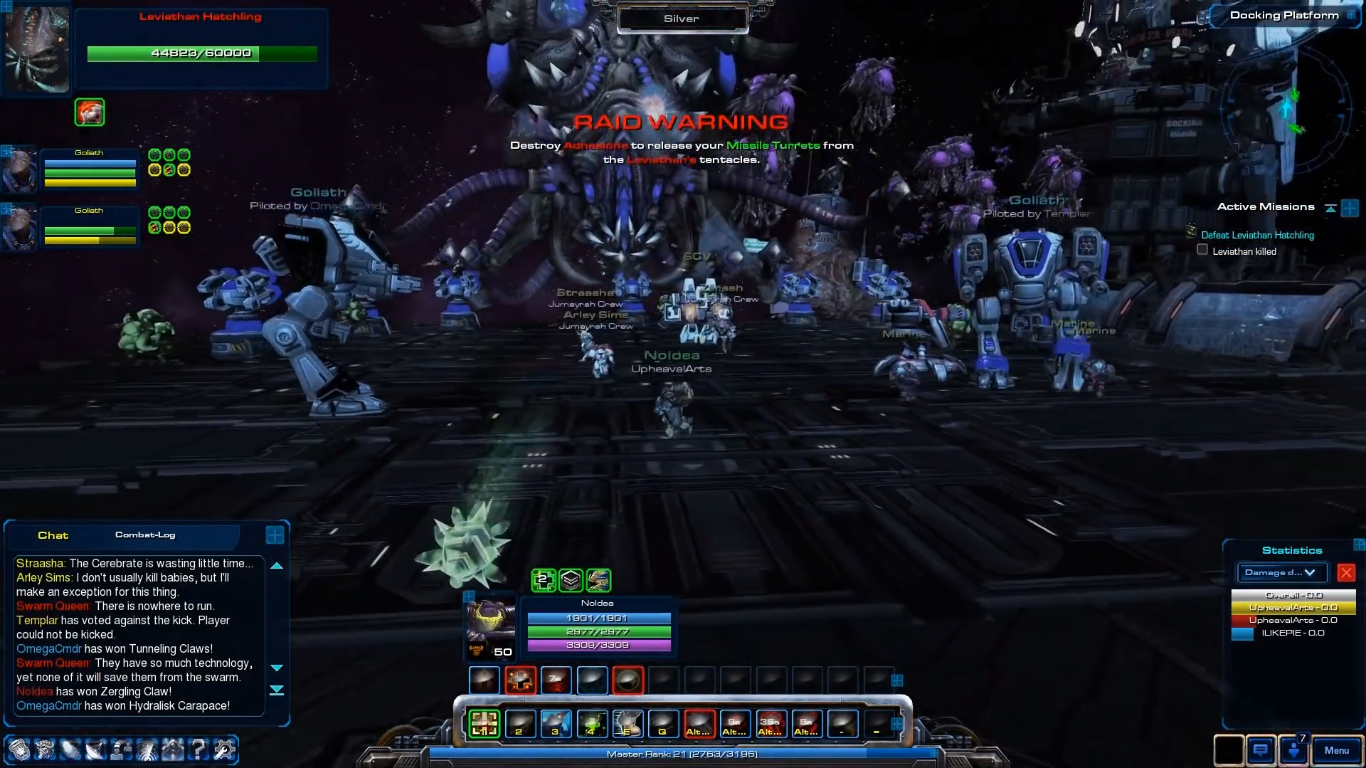The width and height of the screenshot is (1366, 768).
Task: Open the social button showing 7
Action: [x=1296, y=750]
